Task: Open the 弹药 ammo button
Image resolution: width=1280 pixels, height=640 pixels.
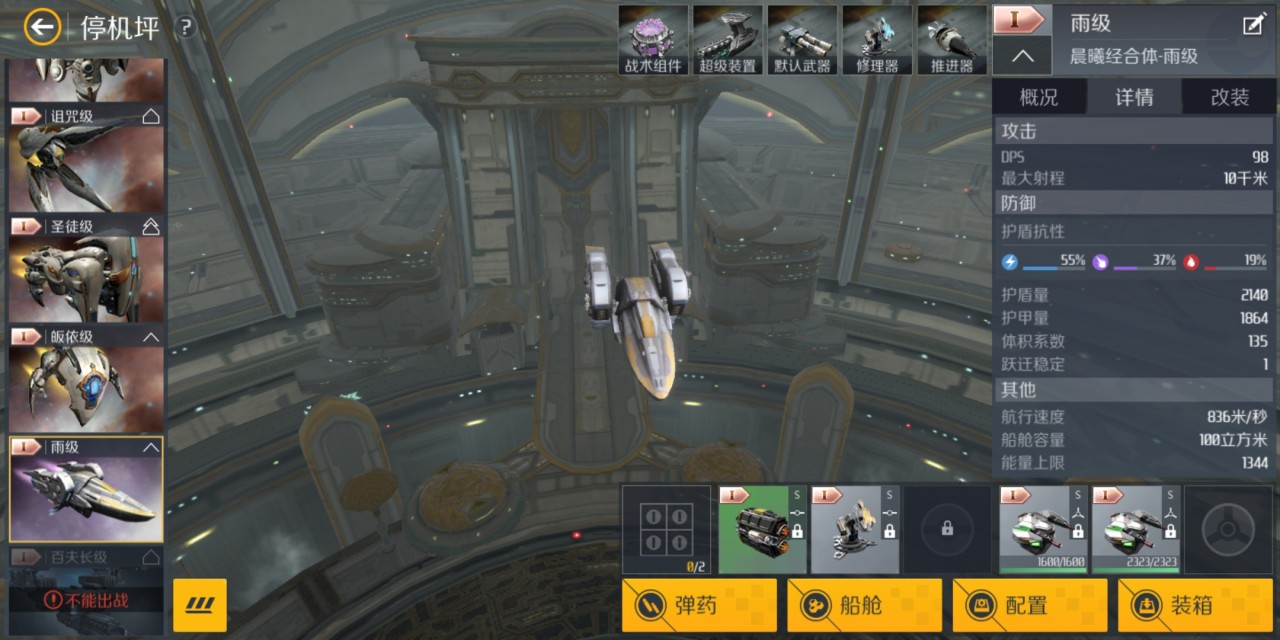Action: (698, 605)
